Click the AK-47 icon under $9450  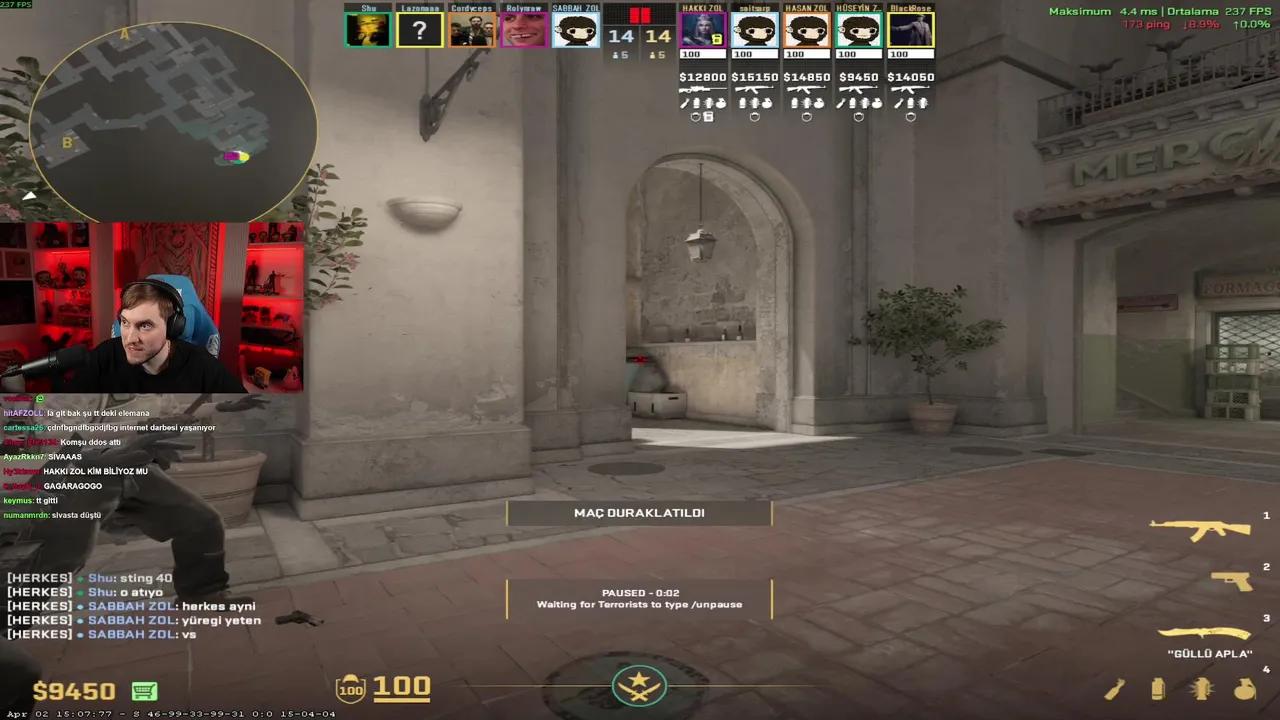pyautogui.click(x=858, y=88)
